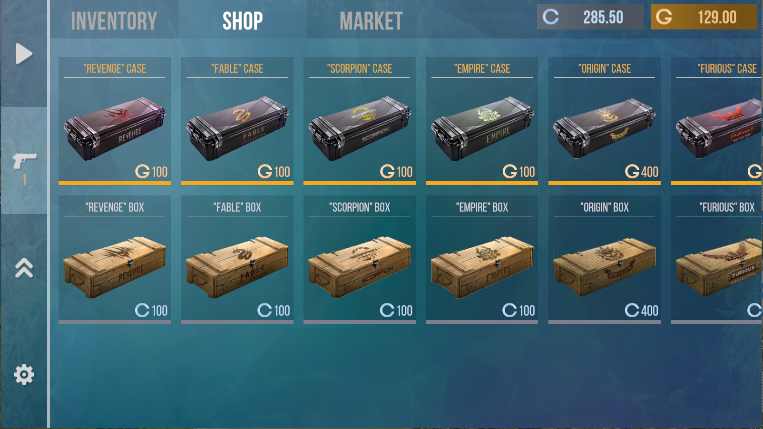
Task: Open the gear settings menu
Action: coord(24,375)
